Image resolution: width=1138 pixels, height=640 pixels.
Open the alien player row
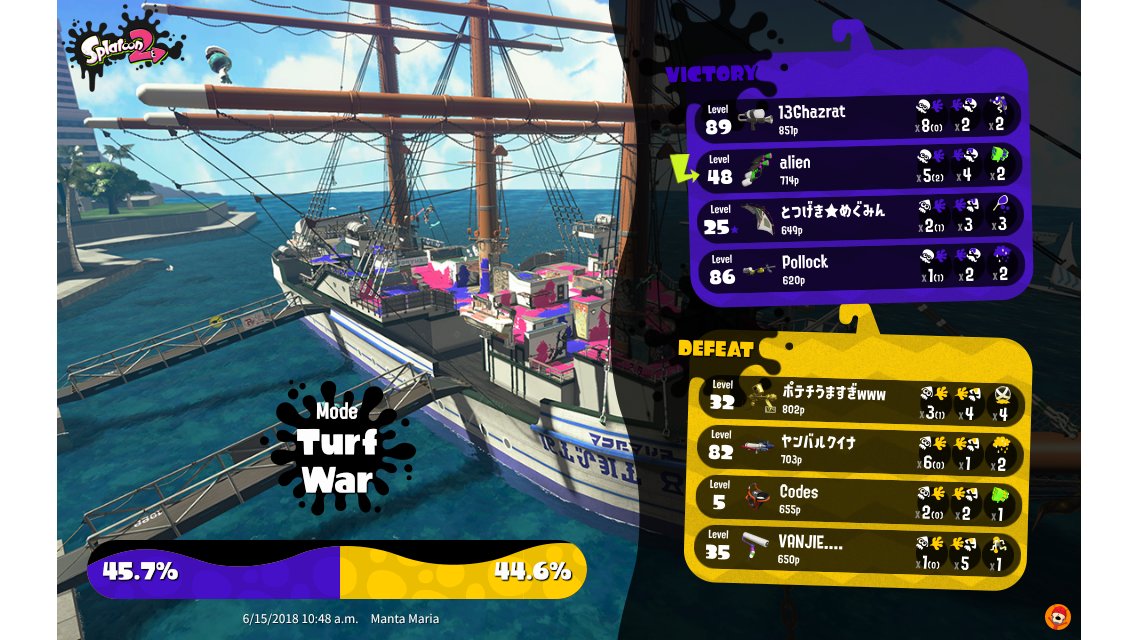coord(860,168)
